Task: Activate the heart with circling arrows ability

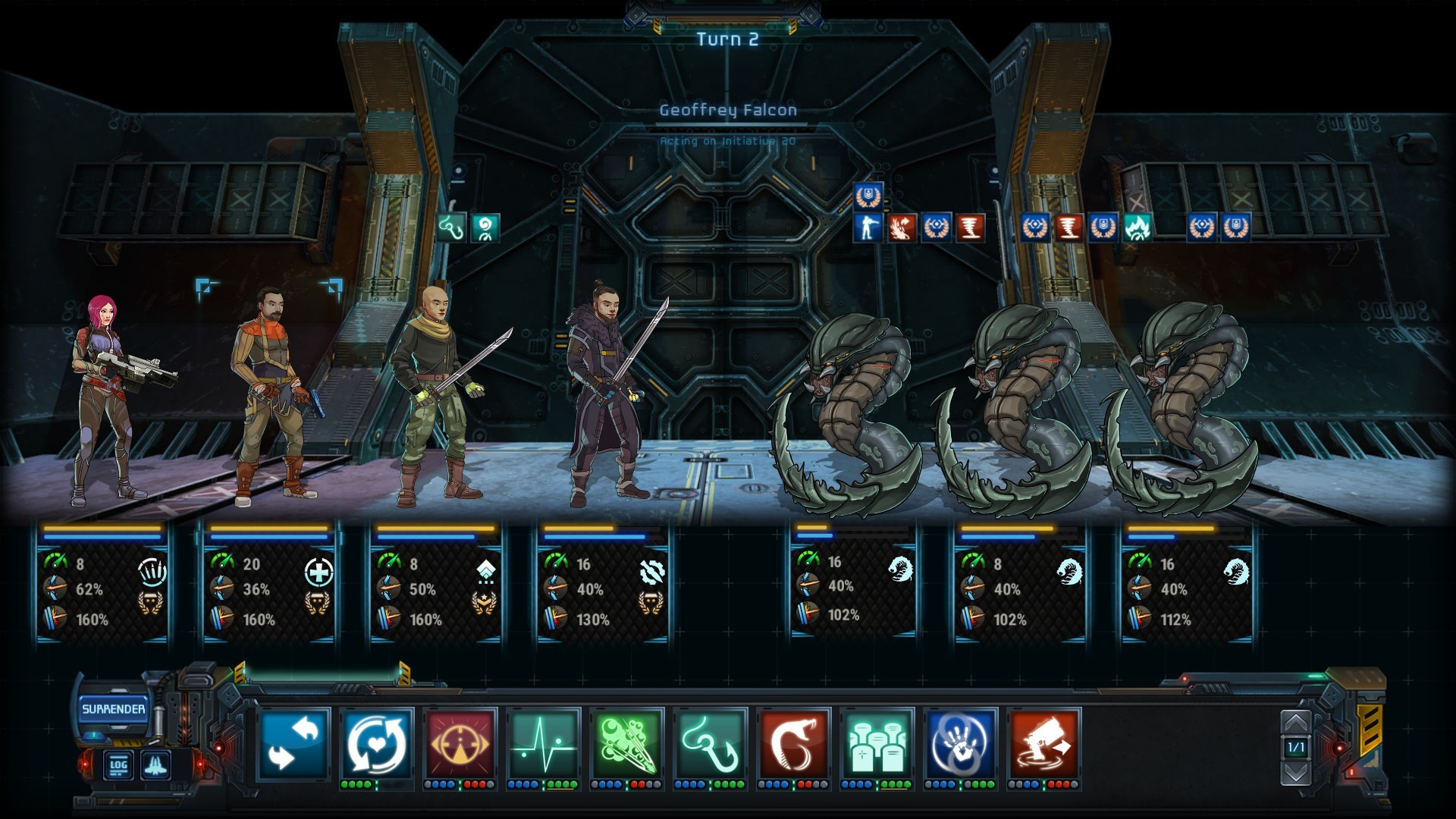Action: click(x=377, y=744)
